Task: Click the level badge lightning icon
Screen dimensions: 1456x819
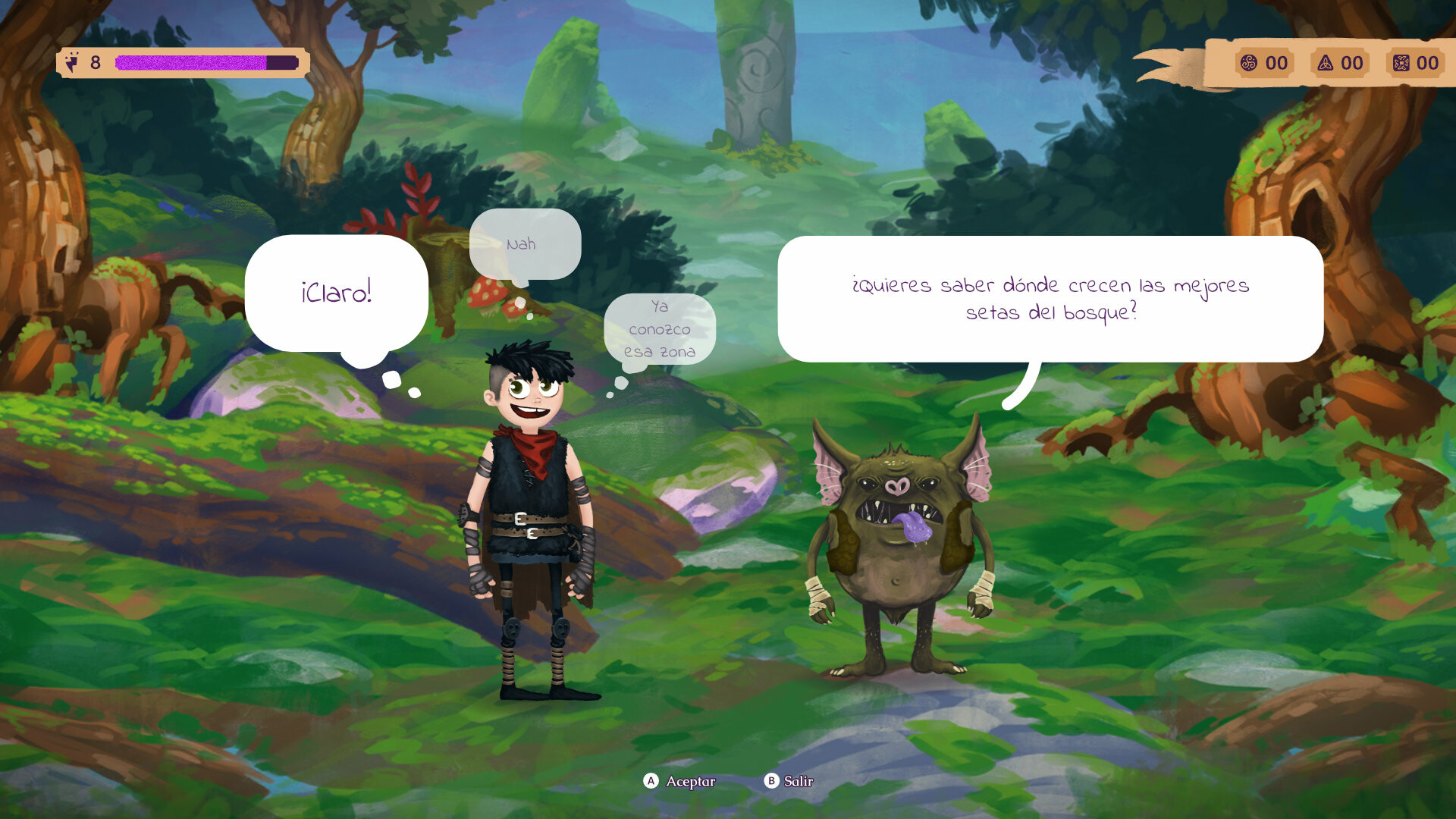Action: [72, 61]
